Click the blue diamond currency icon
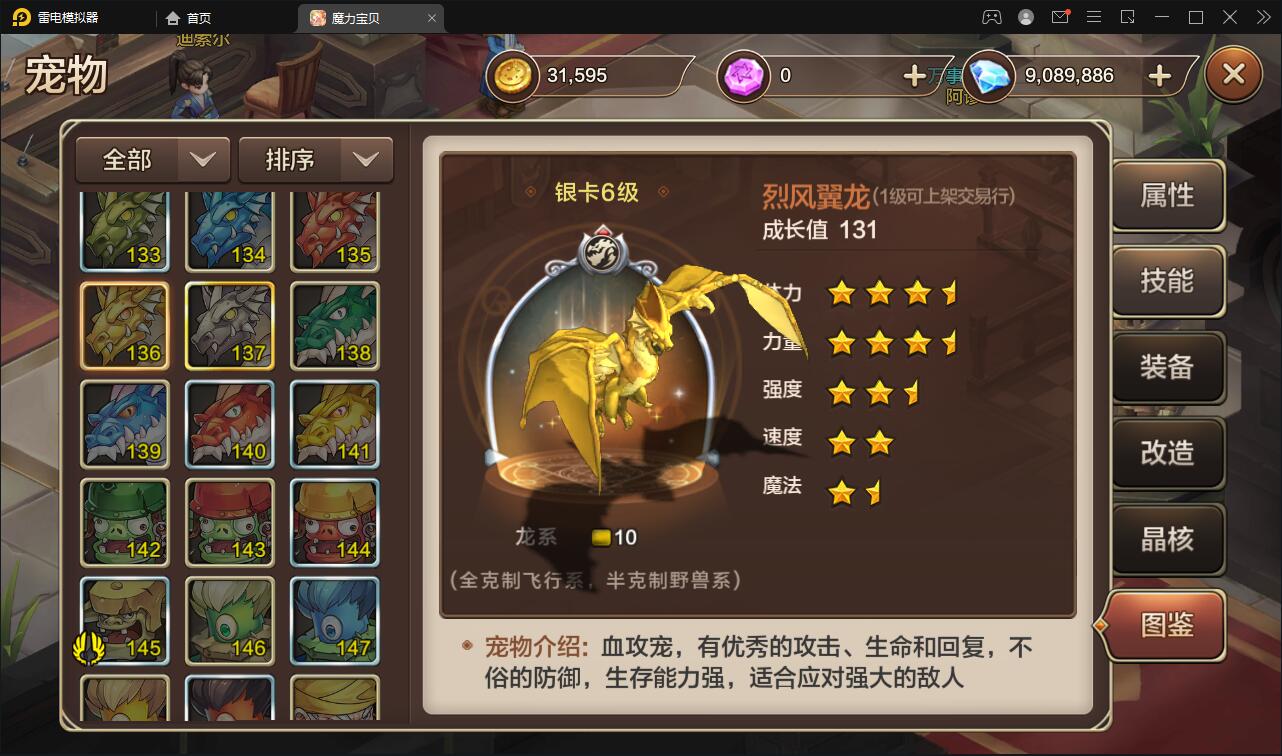The height and width of the screenshot is (756, 1282). [x=988, y=75]
